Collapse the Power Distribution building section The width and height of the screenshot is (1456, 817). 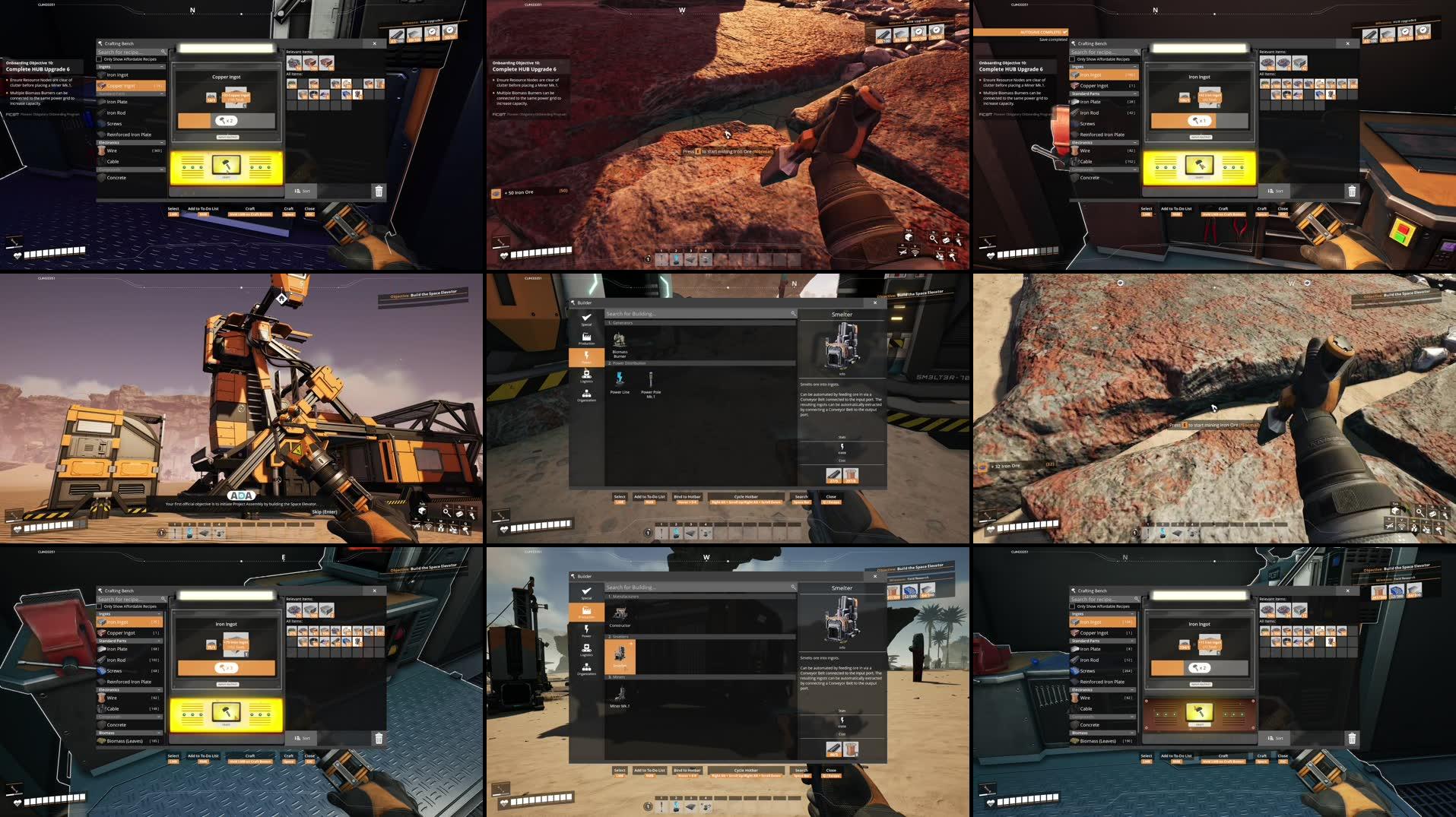[x=699, y=363]
